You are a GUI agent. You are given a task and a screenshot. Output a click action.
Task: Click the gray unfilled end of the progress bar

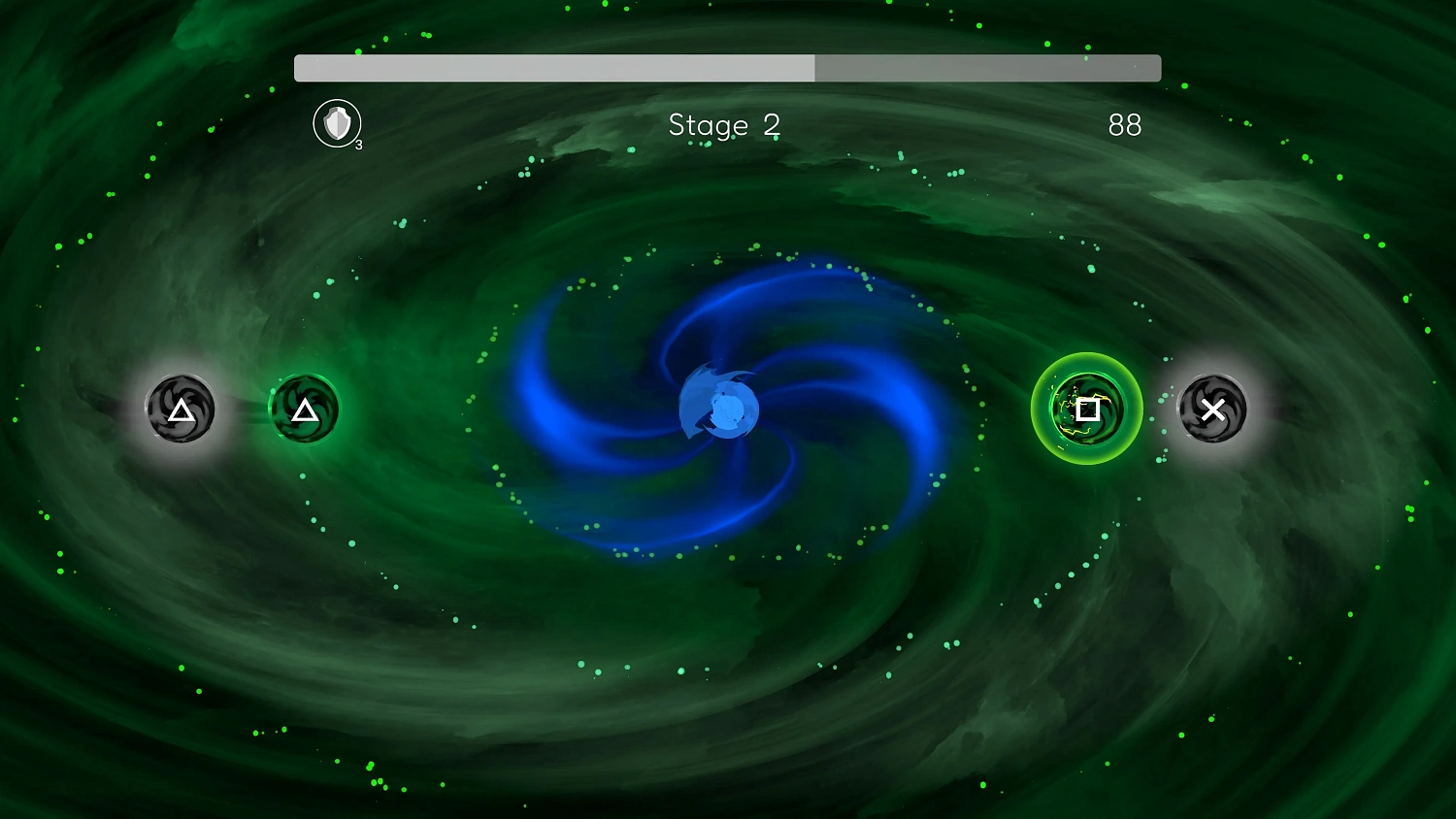990,68
